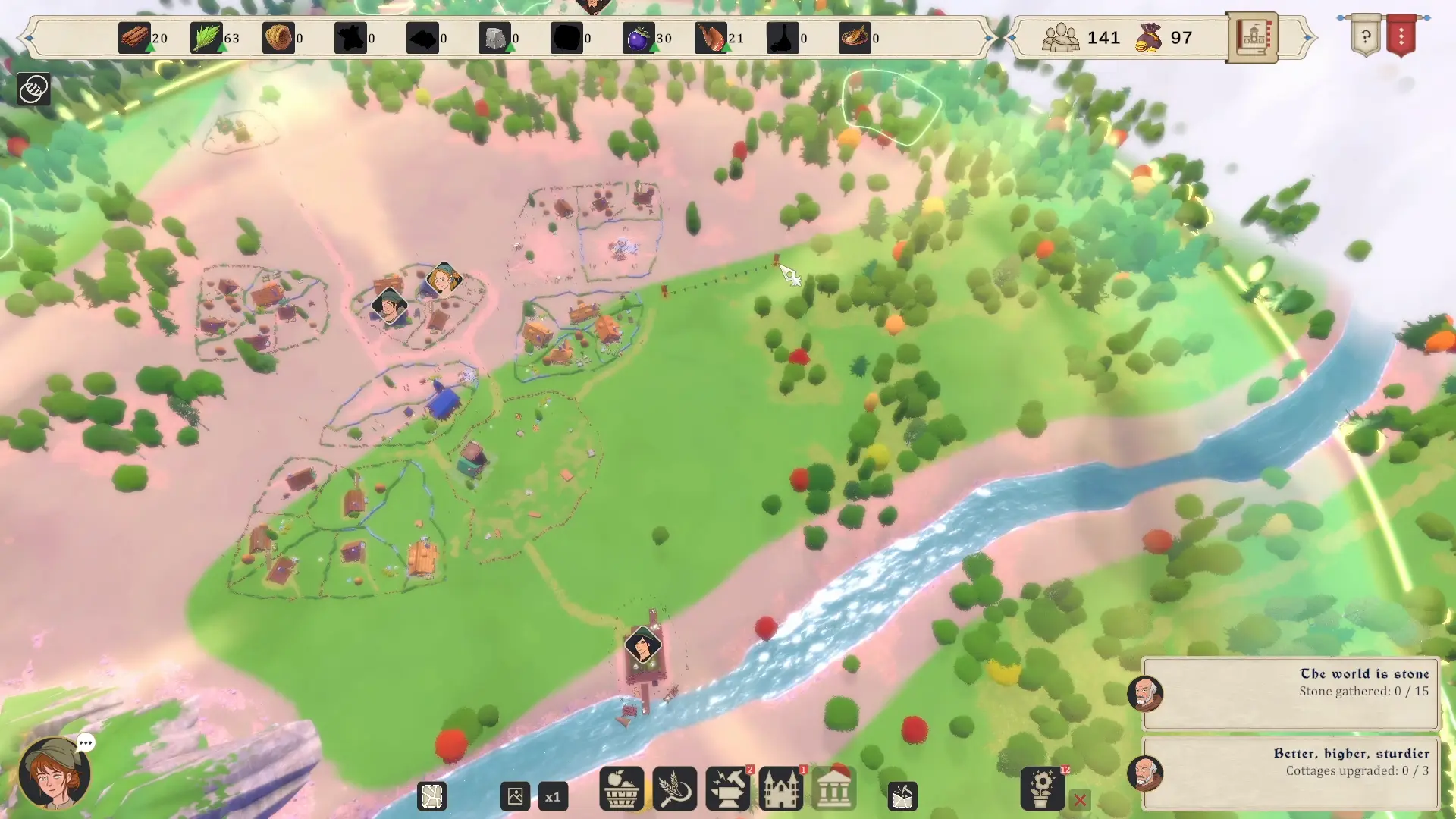This screenshot has width=1456, height=819.
Task: Select the villager portrait marker by the river
Action: tap(643, 646)
